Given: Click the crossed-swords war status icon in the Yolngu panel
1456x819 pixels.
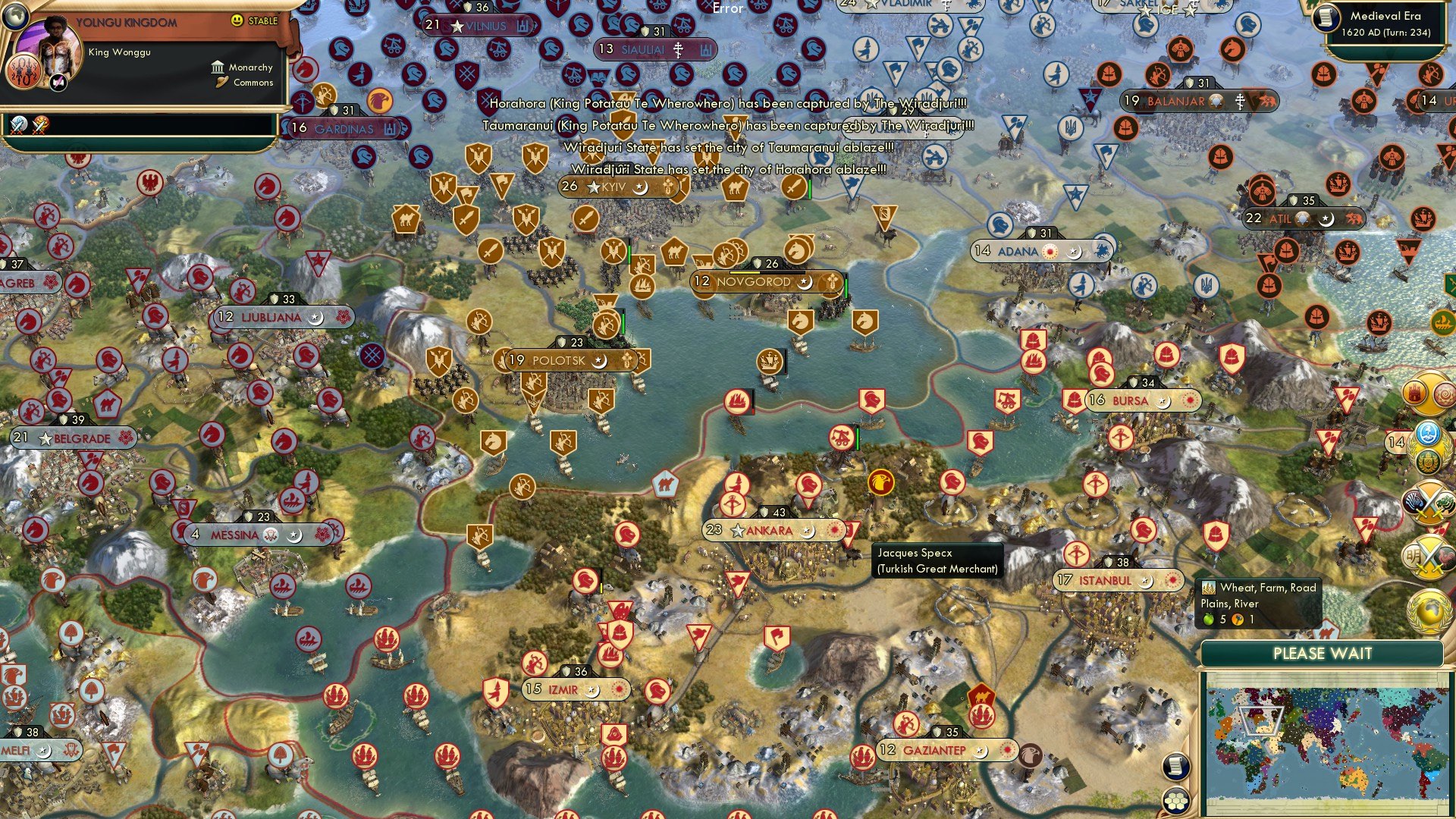Looking at the screenshot, I should (17, 124).
